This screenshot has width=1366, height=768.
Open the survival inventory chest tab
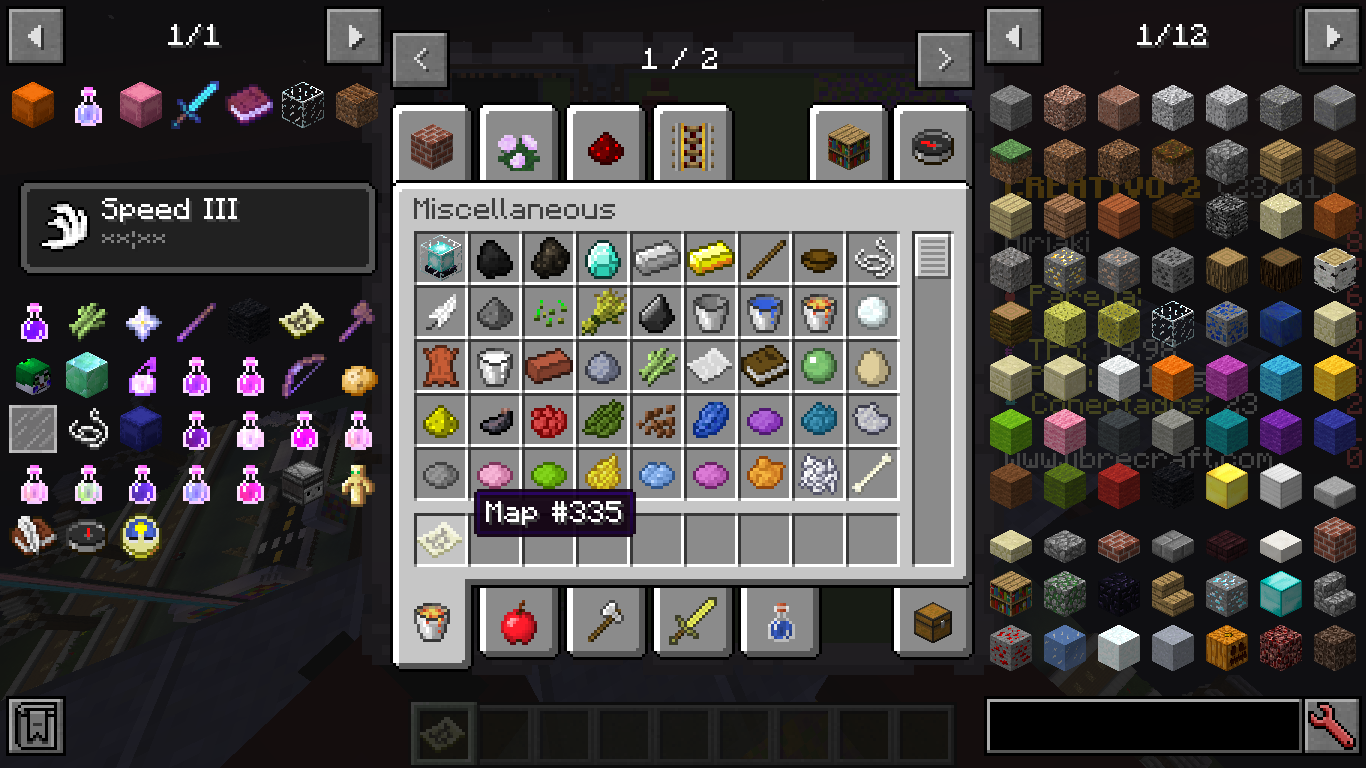point(932,623)
